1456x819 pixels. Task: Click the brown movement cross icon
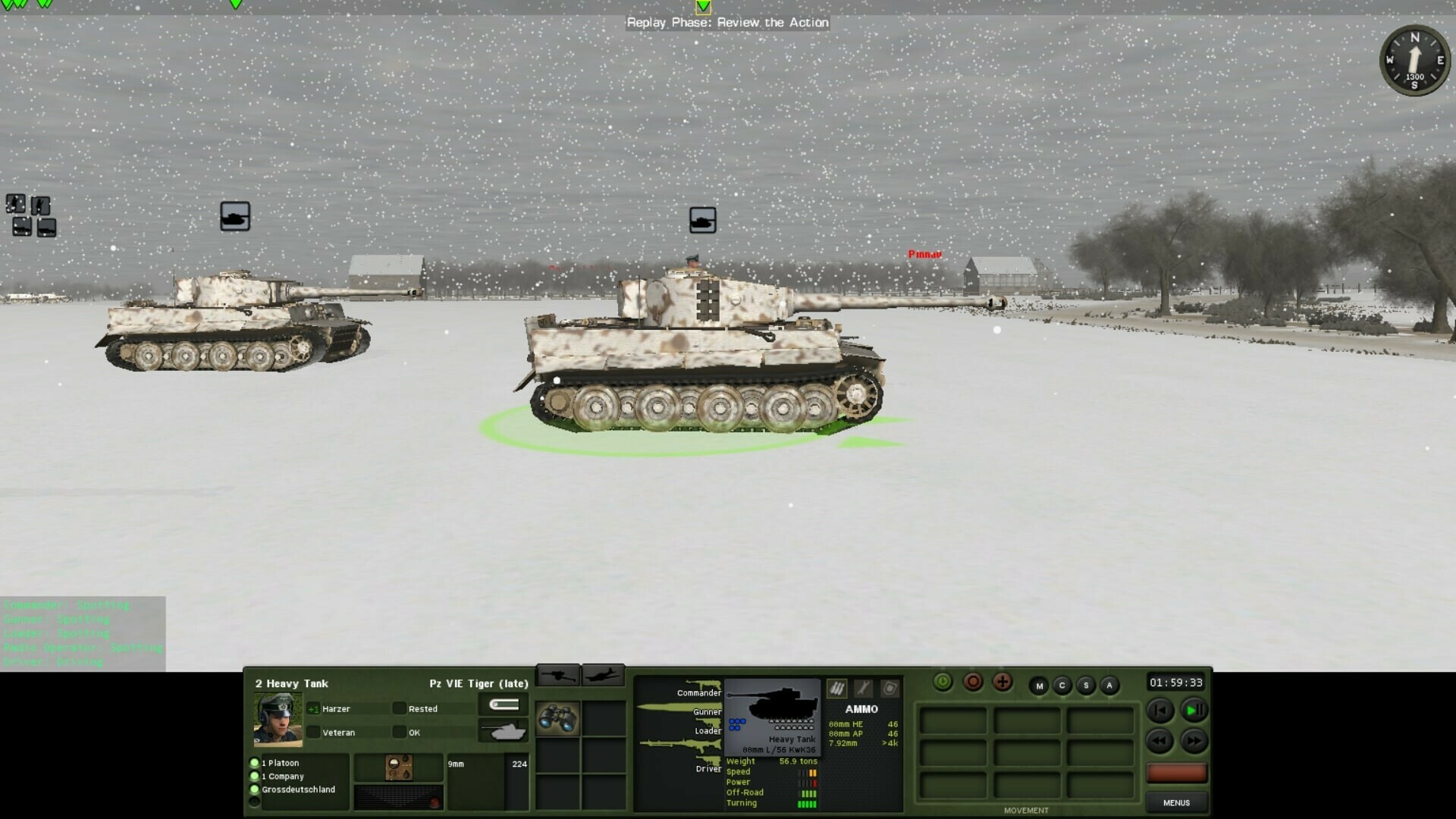[x=1002, y=682]
